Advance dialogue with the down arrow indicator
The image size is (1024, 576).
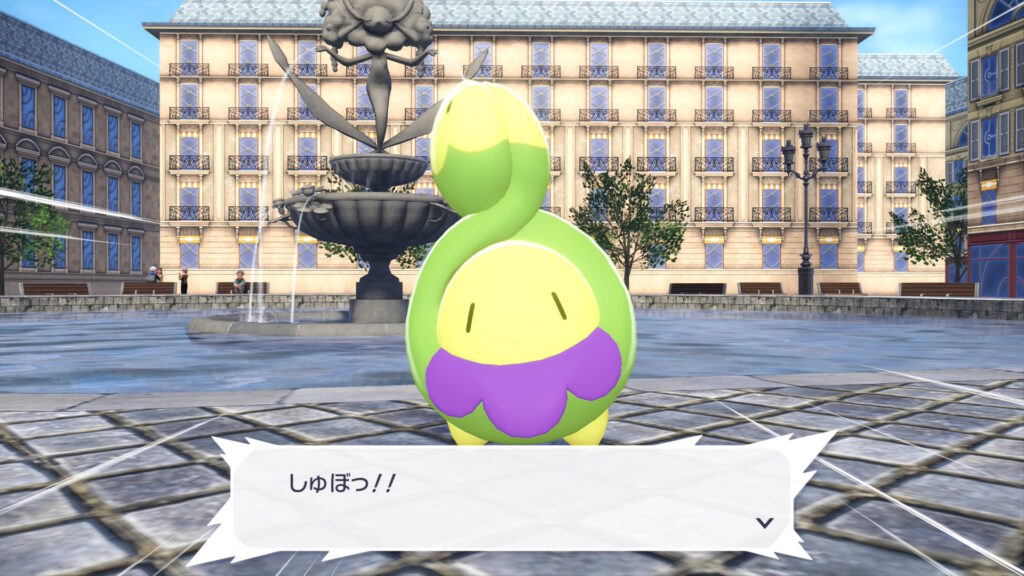[764, 522]
